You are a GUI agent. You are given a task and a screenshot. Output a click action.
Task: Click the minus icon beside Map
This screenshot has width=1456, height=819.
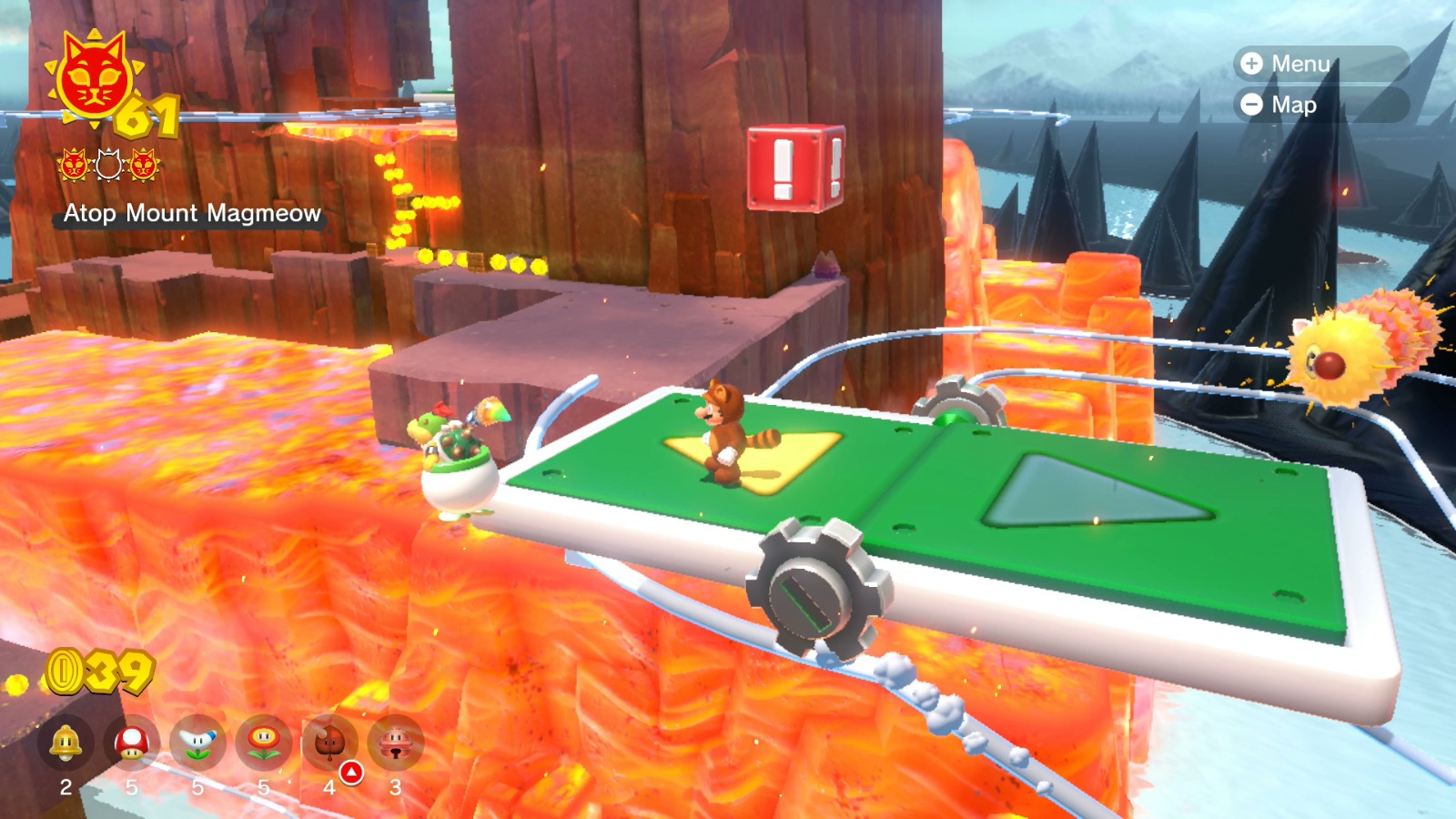pyautogui.click(x=1251, y=105)
